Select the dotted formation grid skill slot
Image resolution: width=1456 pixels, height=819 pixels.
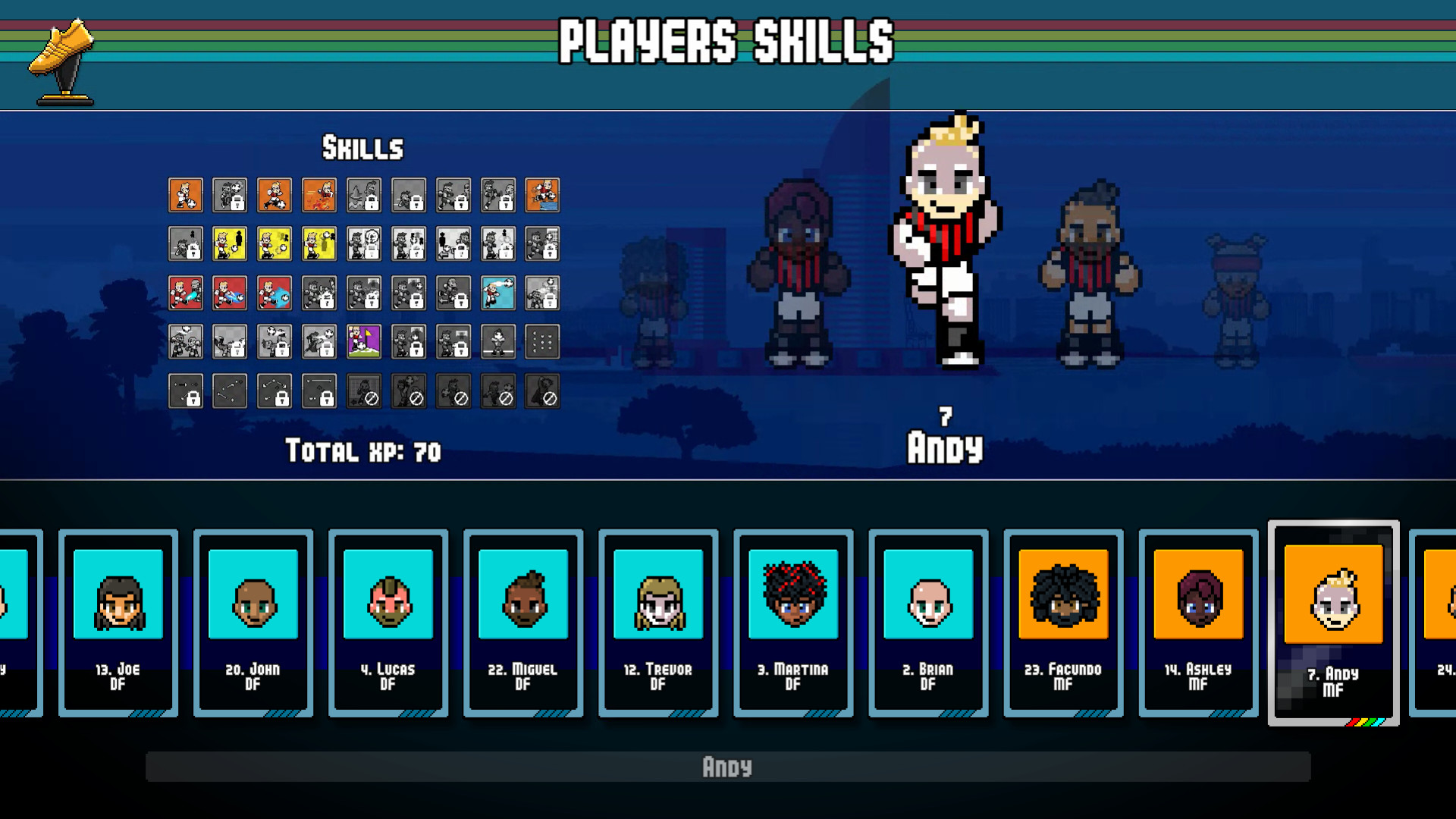click(x=542, y=341)
